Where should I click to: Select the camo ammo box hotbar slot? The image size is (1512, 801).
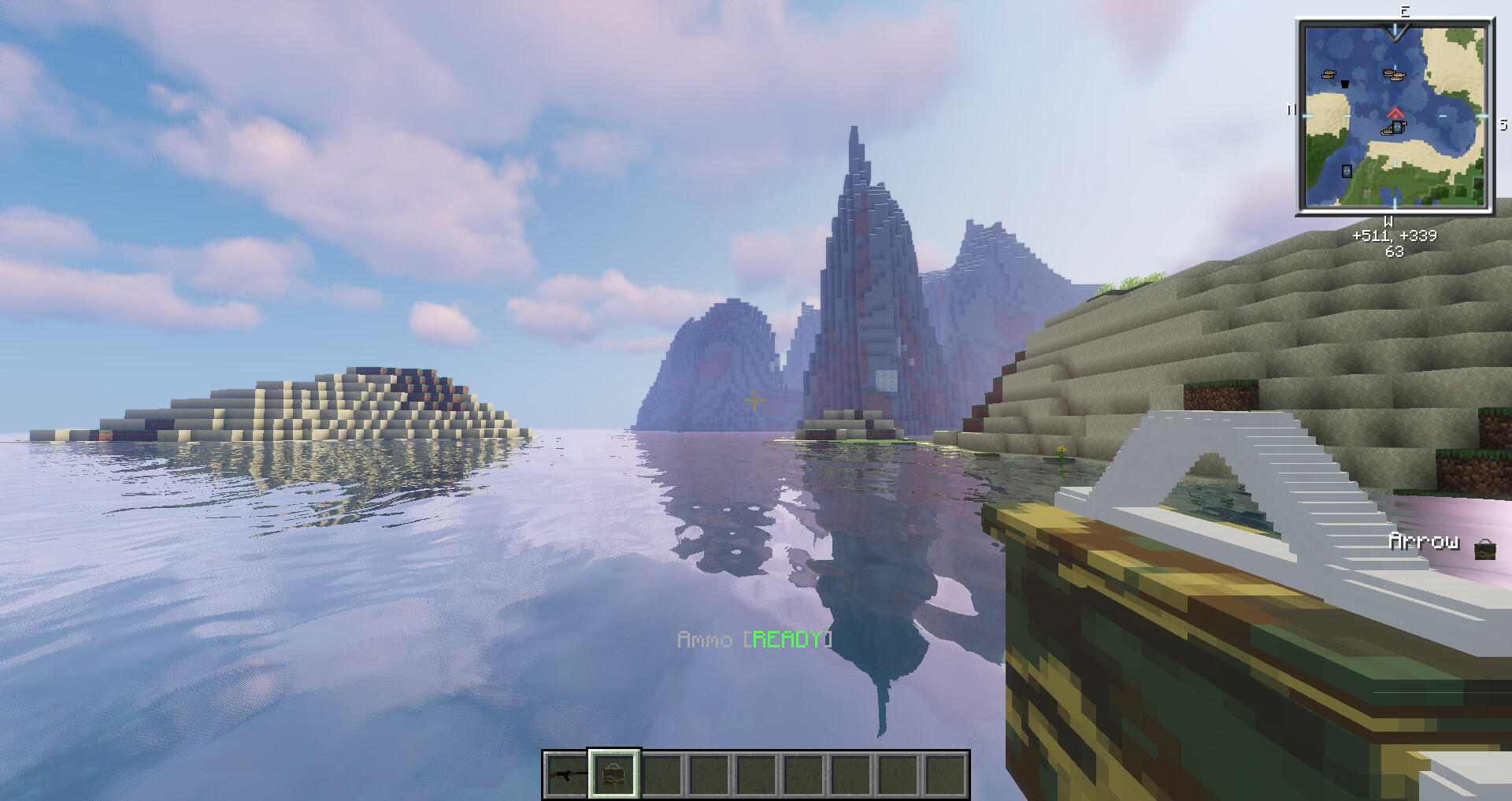(x=614, y=775)
